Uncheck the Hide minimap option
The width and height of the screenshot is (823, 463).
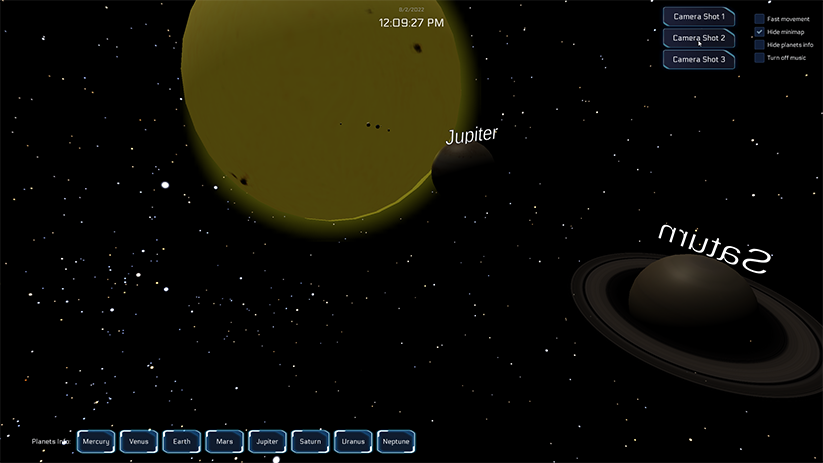(760, 32)
